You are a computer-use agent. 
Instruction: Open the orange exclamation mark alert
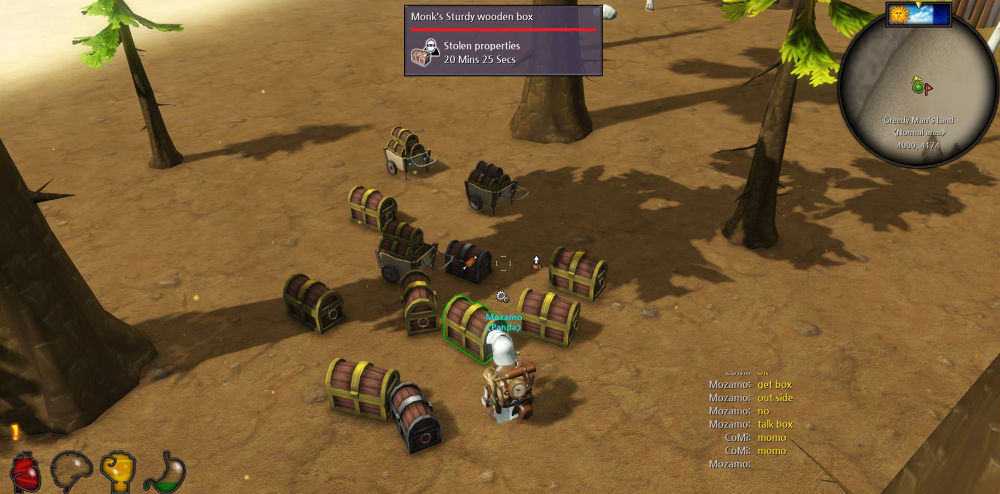point(15,433)
